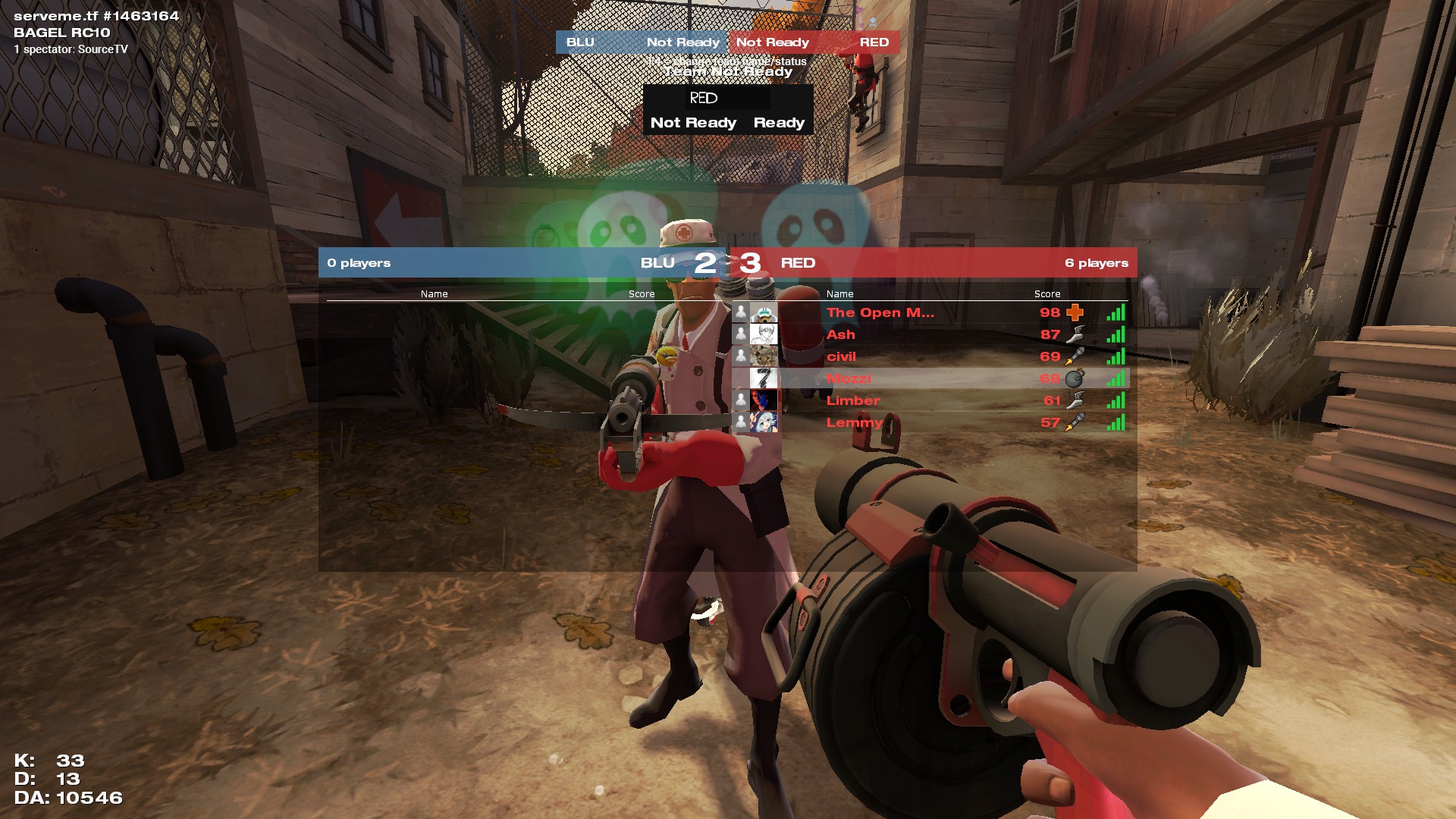Viewport: 1456px width, 819px height.
Task: Click the RED team scoreboard header
Action: point(933,263)
